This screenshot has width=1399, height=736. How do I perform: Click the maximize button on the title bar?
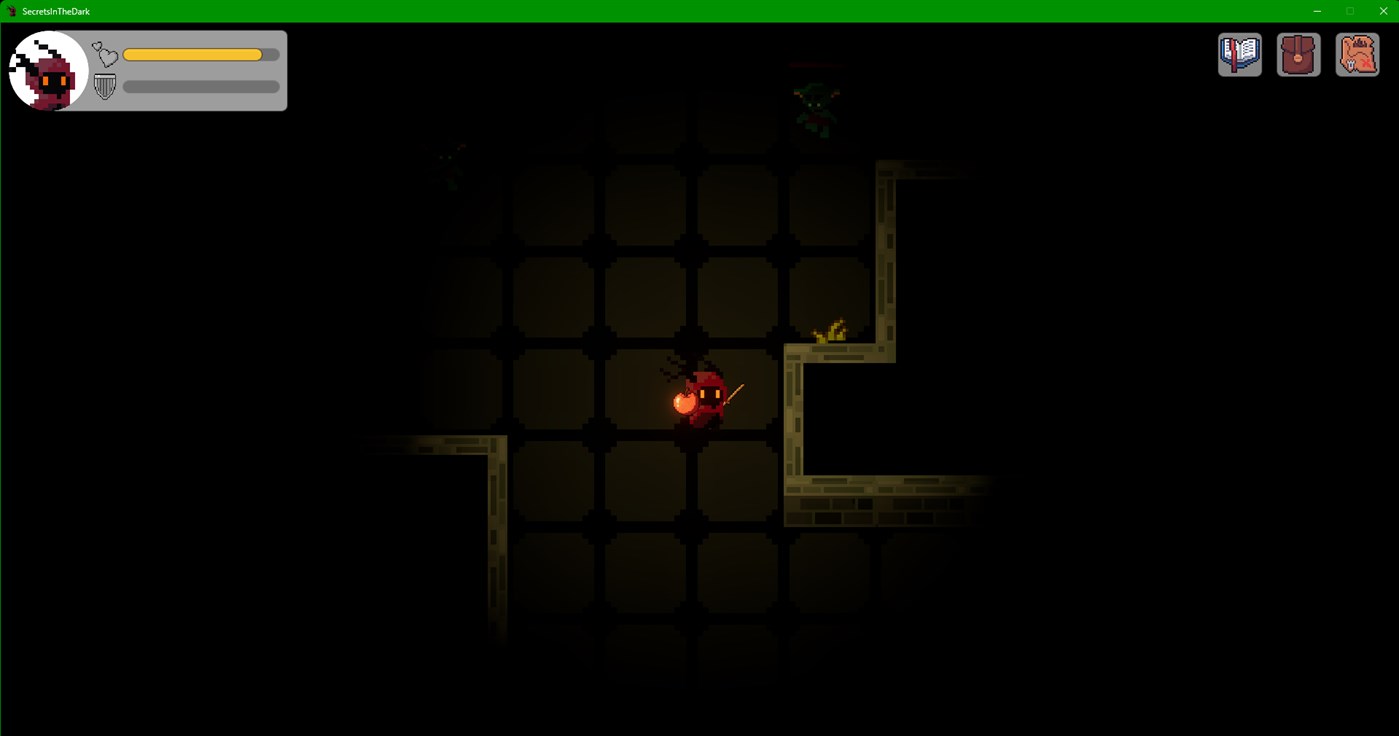point(1350,11)
